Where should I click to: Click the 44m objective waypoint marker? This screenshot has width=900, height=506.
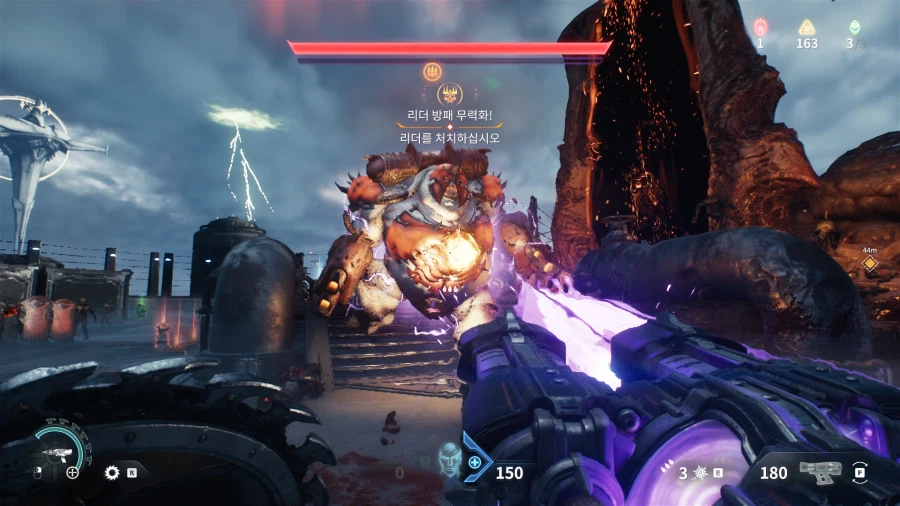tap(870, 264)
